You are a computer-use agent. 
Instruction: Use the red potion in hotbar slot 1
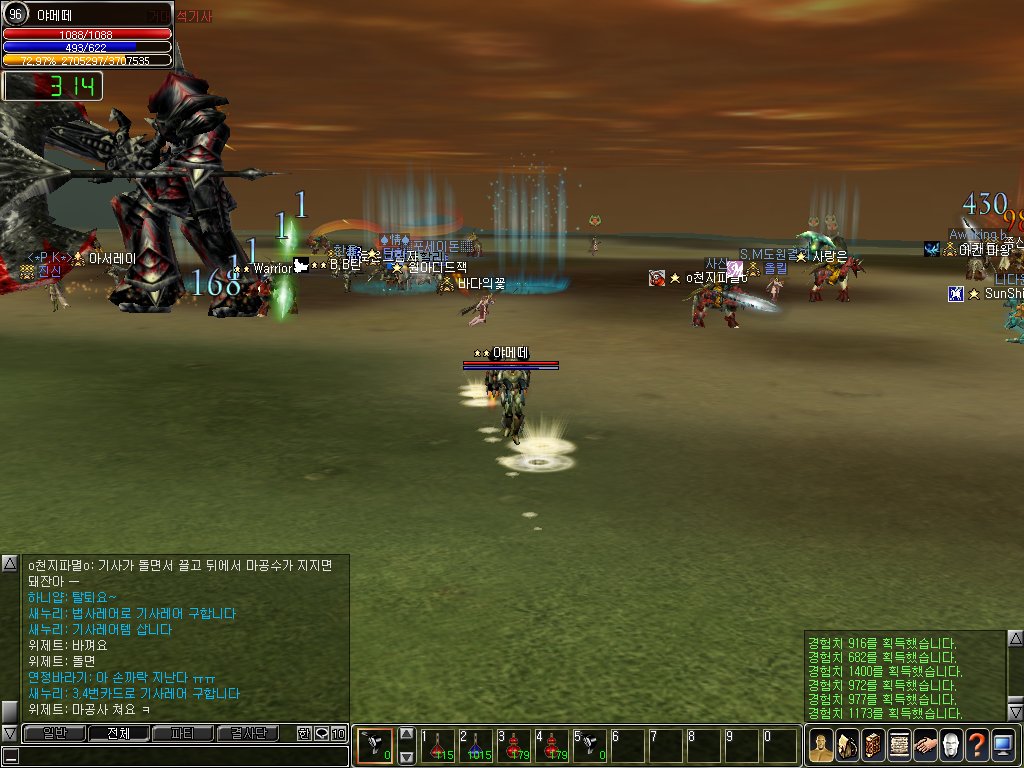click(438, 746)
